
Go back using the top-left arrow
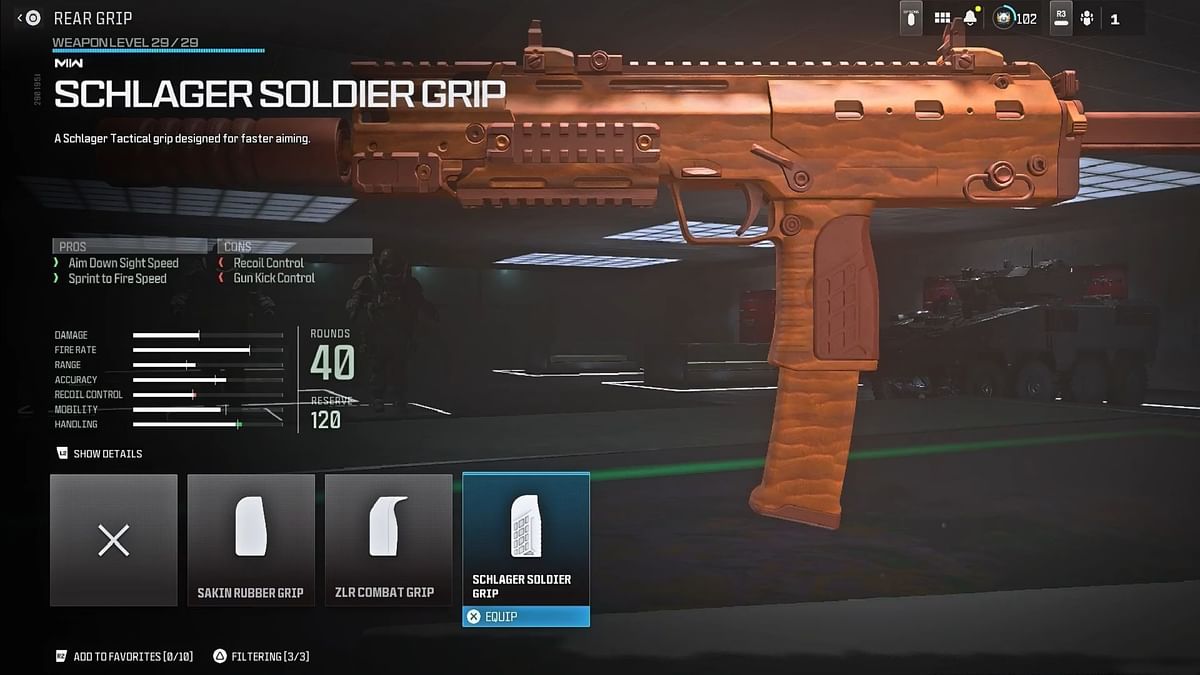(x=21, y=18)
